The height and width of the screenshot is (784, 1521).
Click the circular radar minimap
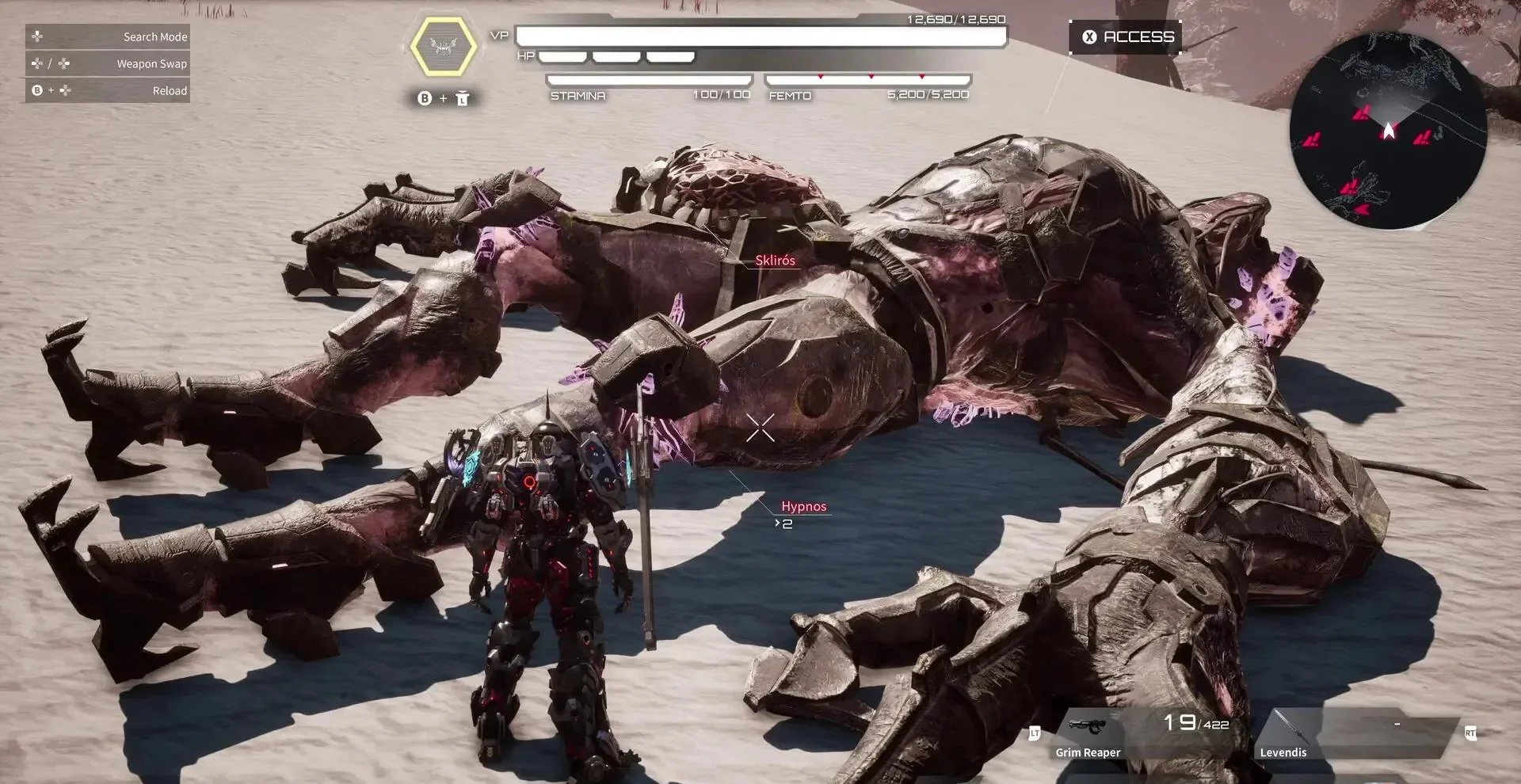point(1388,131)
